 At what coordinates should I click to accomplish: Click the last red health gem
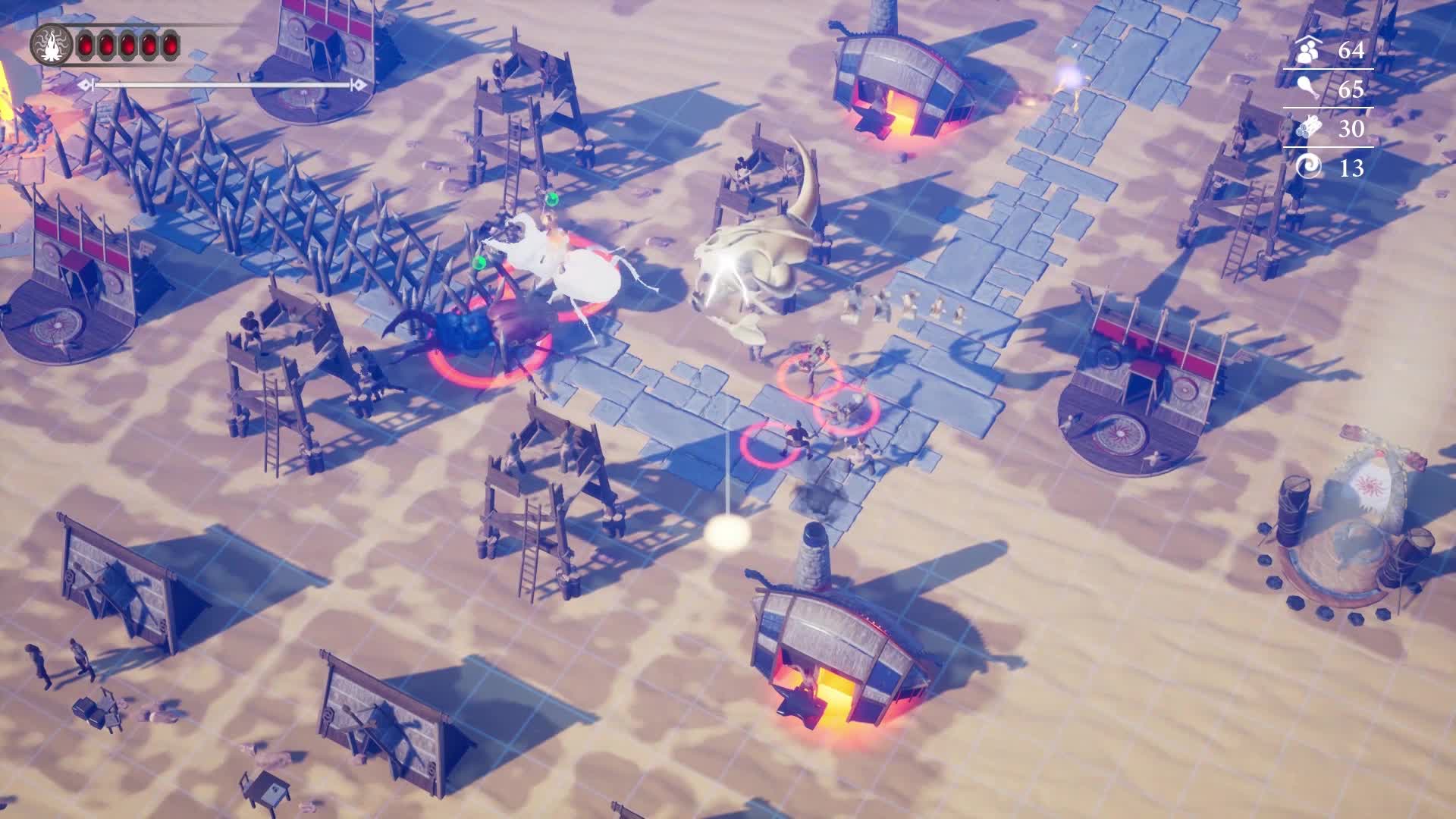click(x=171, y=45)
